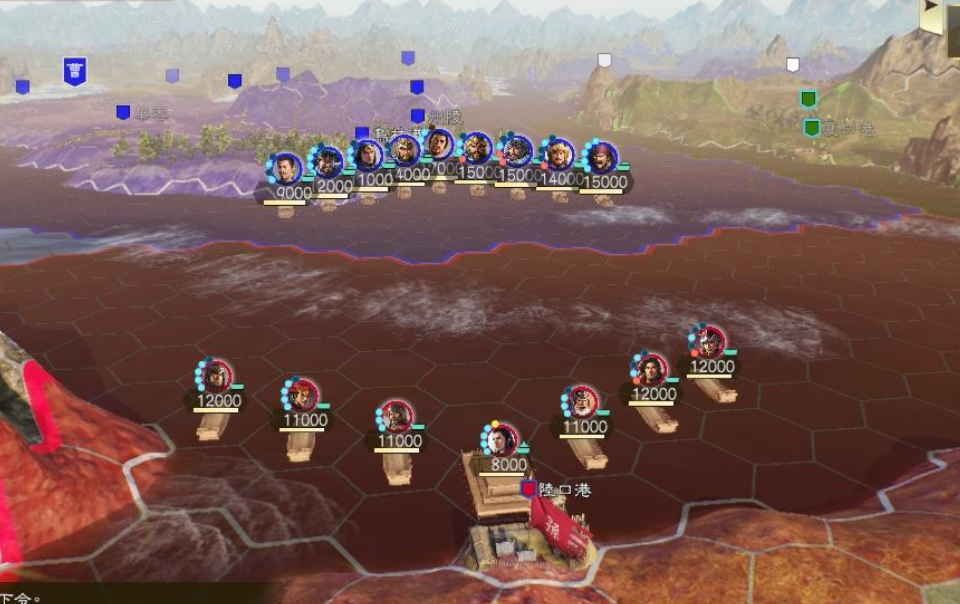Pick the blue army with 4000 troops
Viewport: 960px width, 604px height.
[x=404, y=151]
